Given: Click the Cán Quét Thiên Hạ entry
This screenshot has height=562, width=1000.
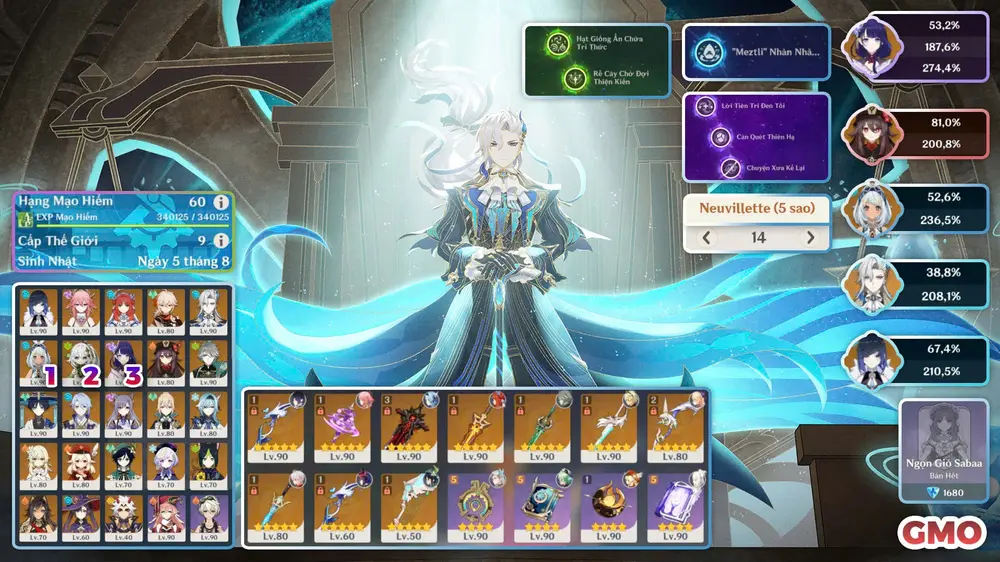Looking at the screenshot, I should (756, 137).
